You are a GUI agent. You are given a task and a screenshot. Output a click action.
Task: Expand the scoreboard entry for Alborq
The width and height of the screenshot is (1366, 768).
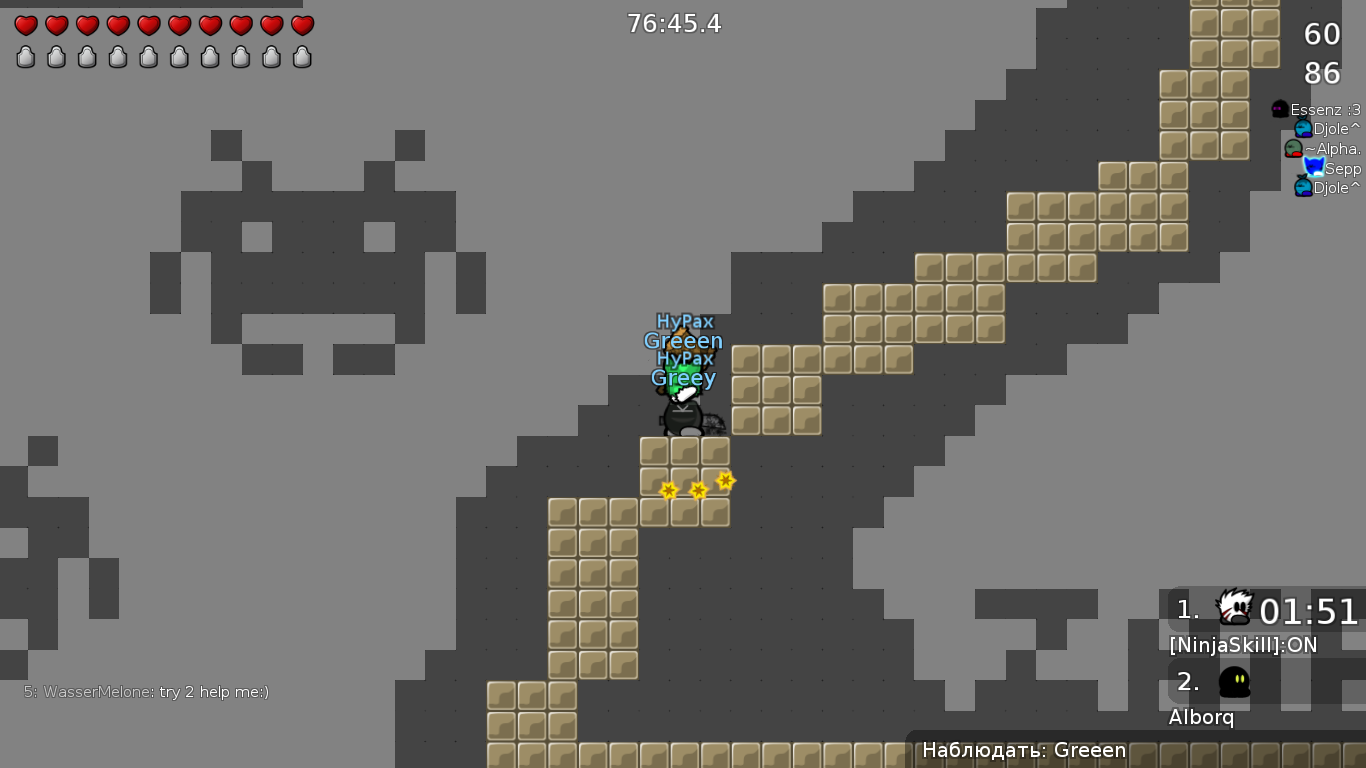(1202, 717)
